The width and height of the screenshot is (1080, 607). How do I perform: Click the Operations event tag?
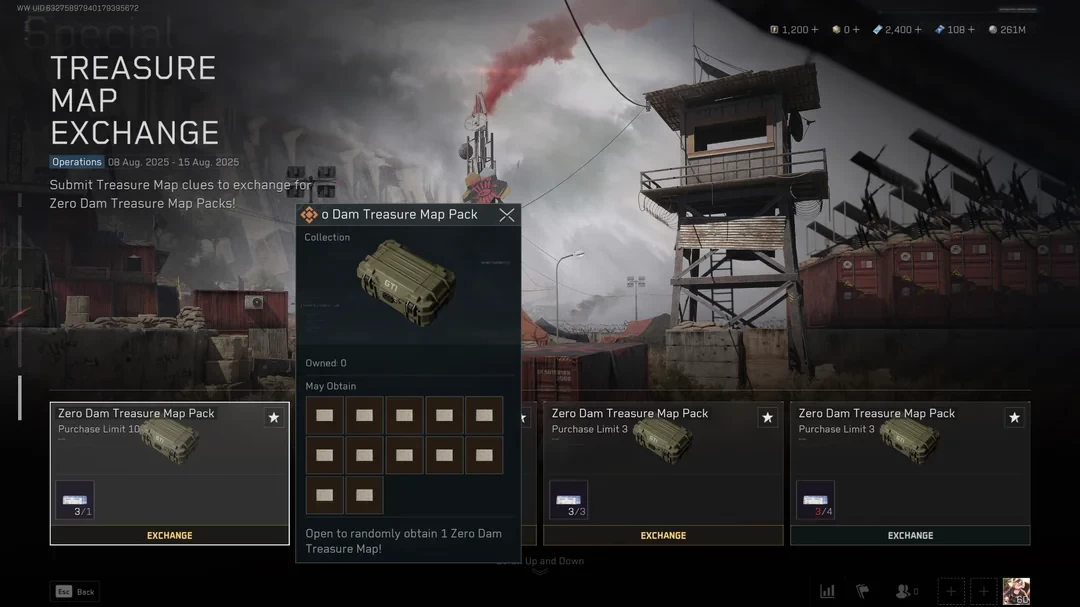point(77,162)
